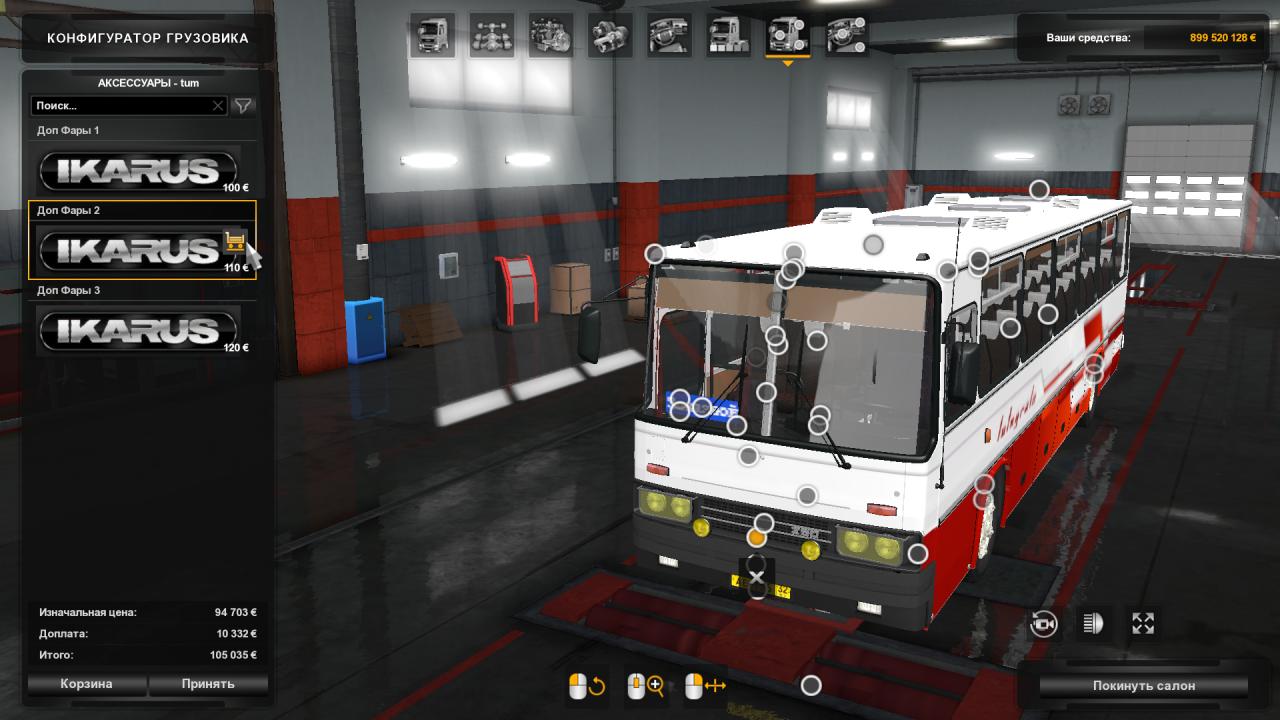Add Доп Фары 2 to cart

235,241
